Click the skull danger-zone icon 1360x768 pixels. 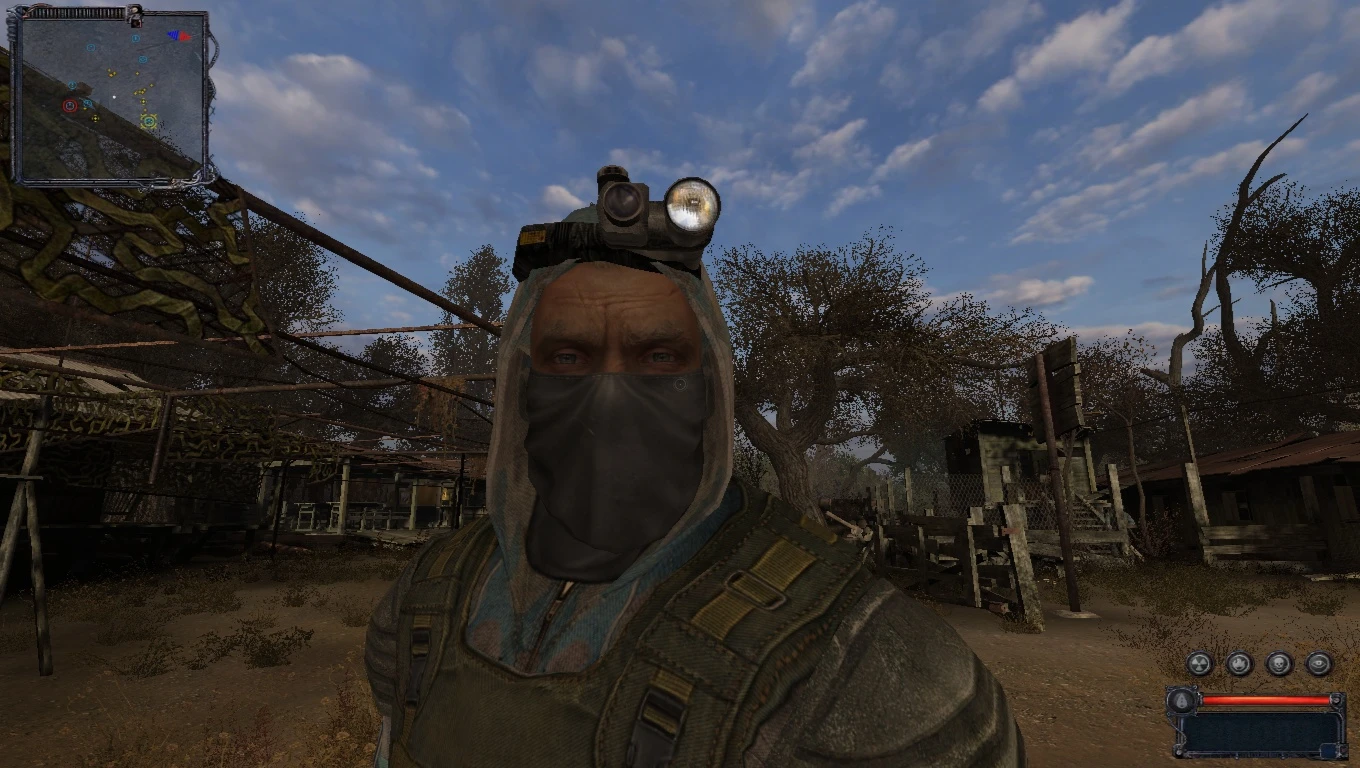(x=1278, y=662)
